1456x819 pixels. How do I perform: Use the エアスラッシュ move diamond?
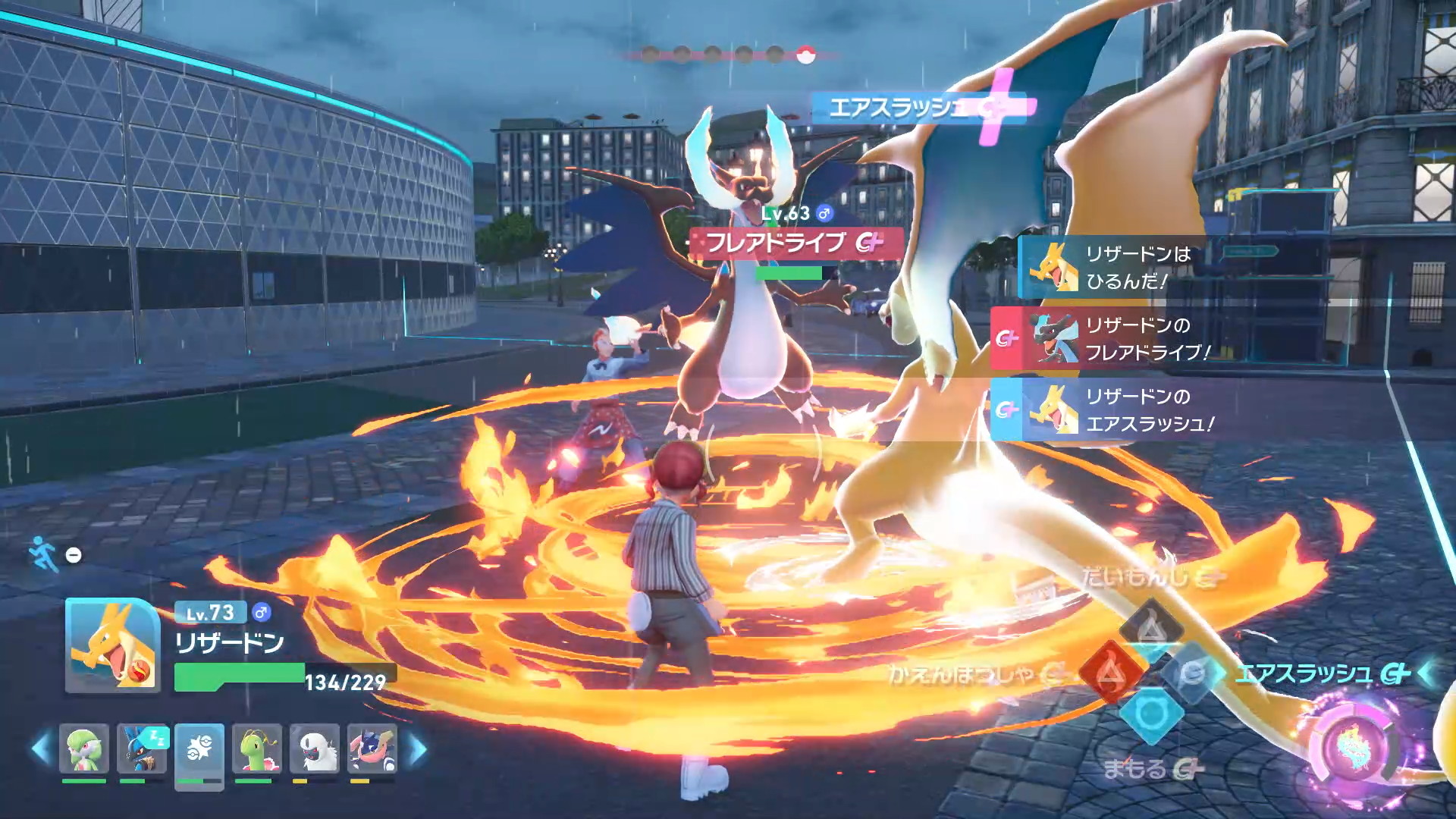(1193, 672)
